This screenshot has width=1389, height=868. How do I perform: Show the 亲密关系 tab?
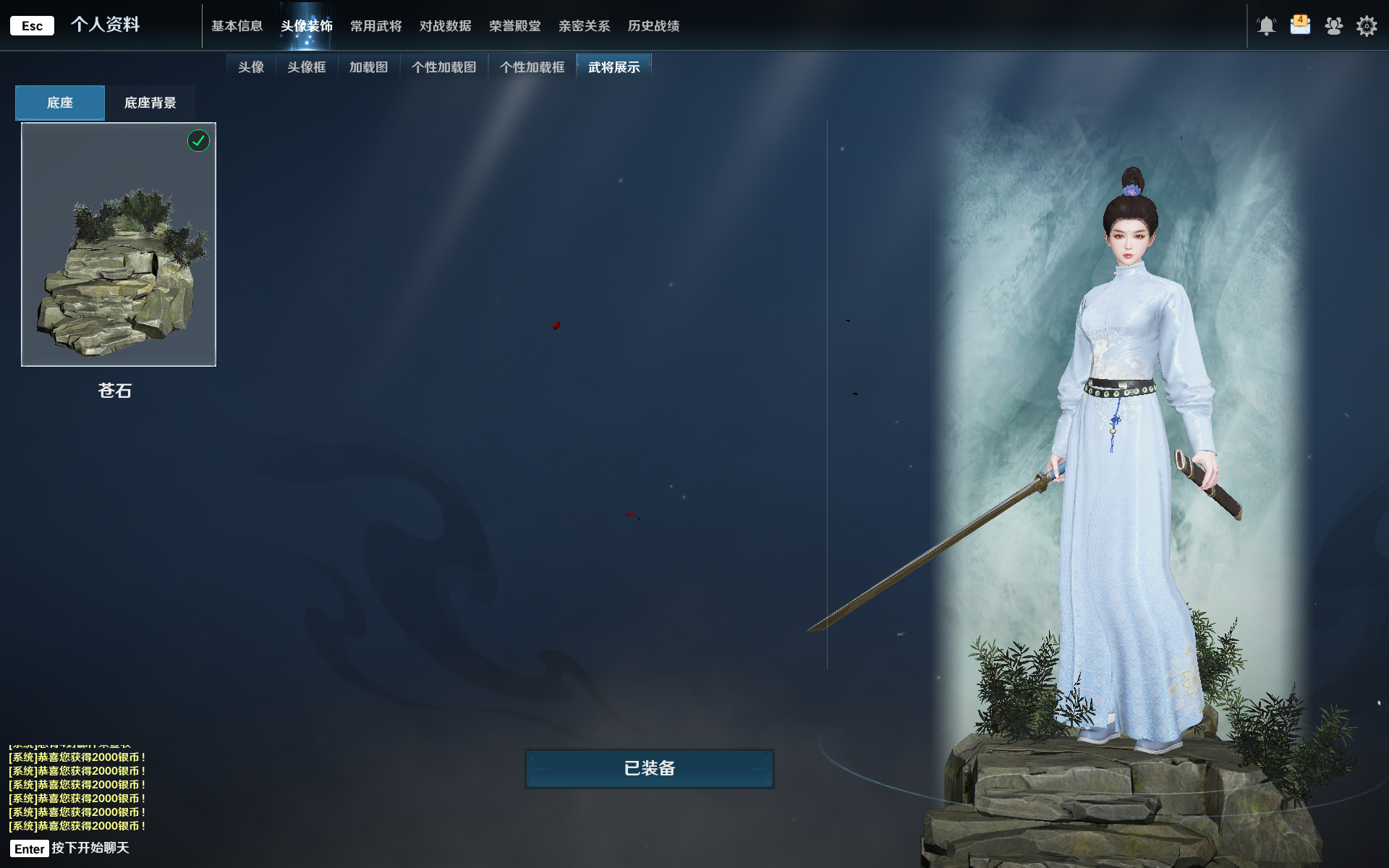584,26
